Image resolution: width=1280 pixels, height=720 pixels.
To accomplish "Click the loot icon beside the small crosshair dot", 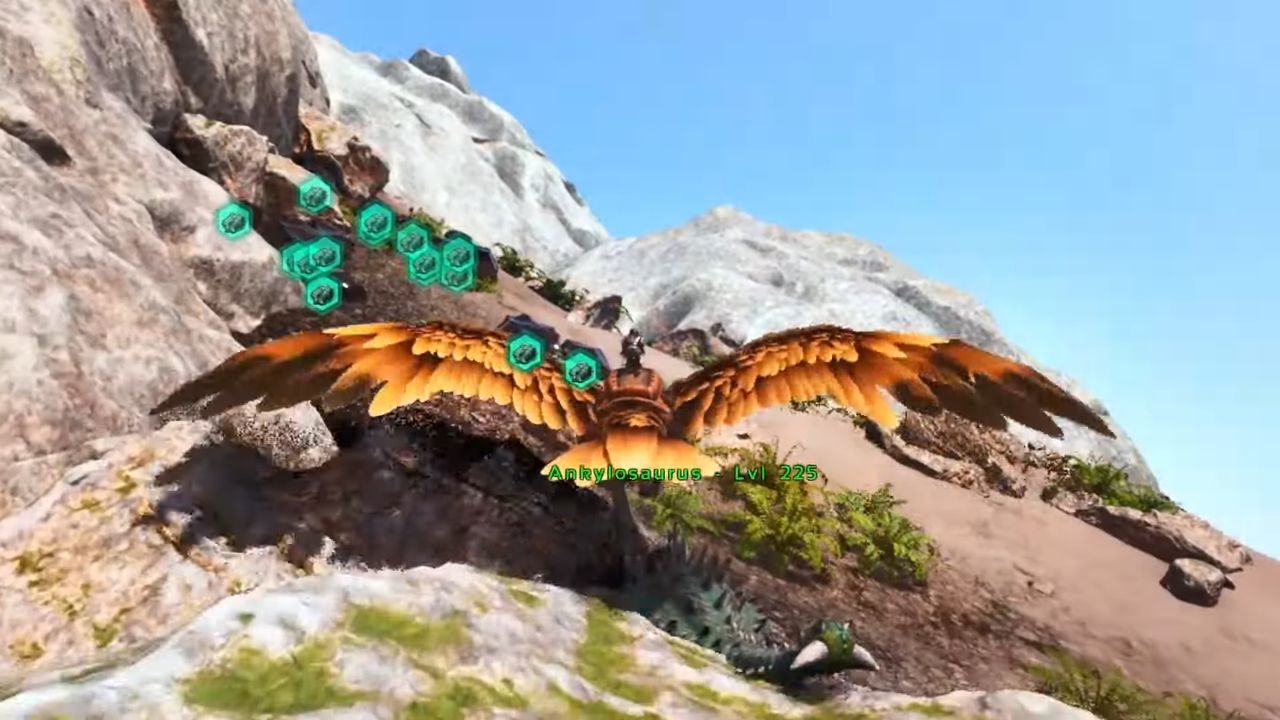I will coord(322,293).
